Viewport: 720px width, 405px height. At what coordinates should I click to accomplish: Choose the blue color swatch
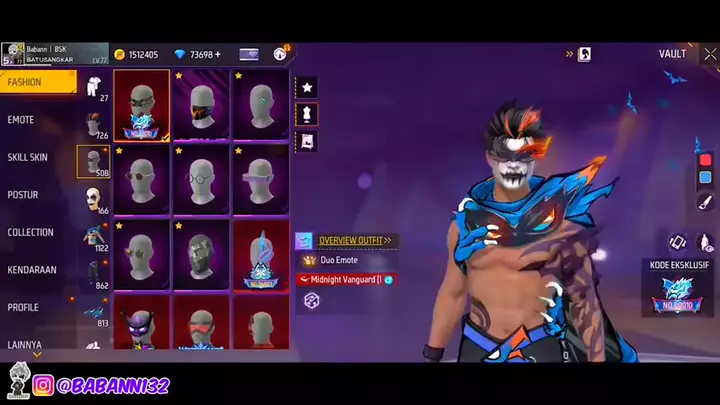click(705, 178)
